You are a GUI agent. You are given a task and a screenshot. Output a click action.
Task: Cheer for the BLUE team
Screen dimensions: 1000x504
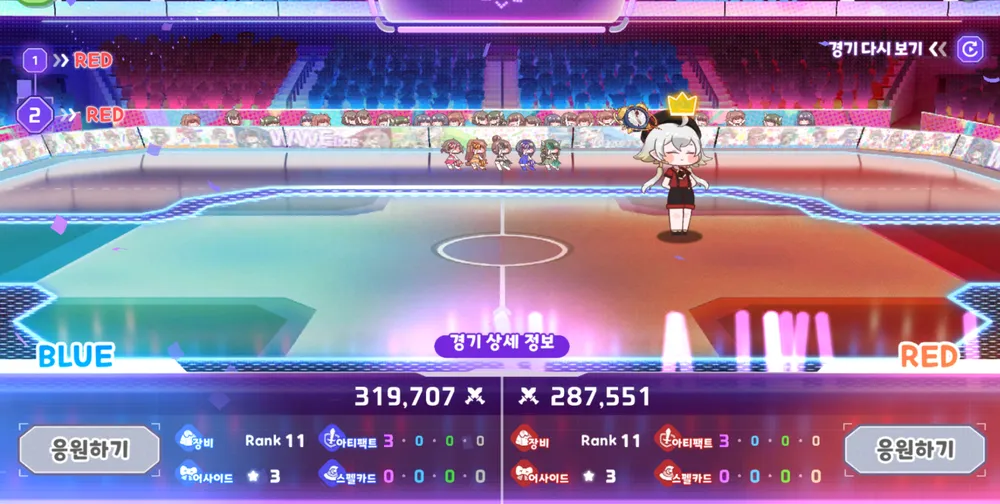click(90, 449)
